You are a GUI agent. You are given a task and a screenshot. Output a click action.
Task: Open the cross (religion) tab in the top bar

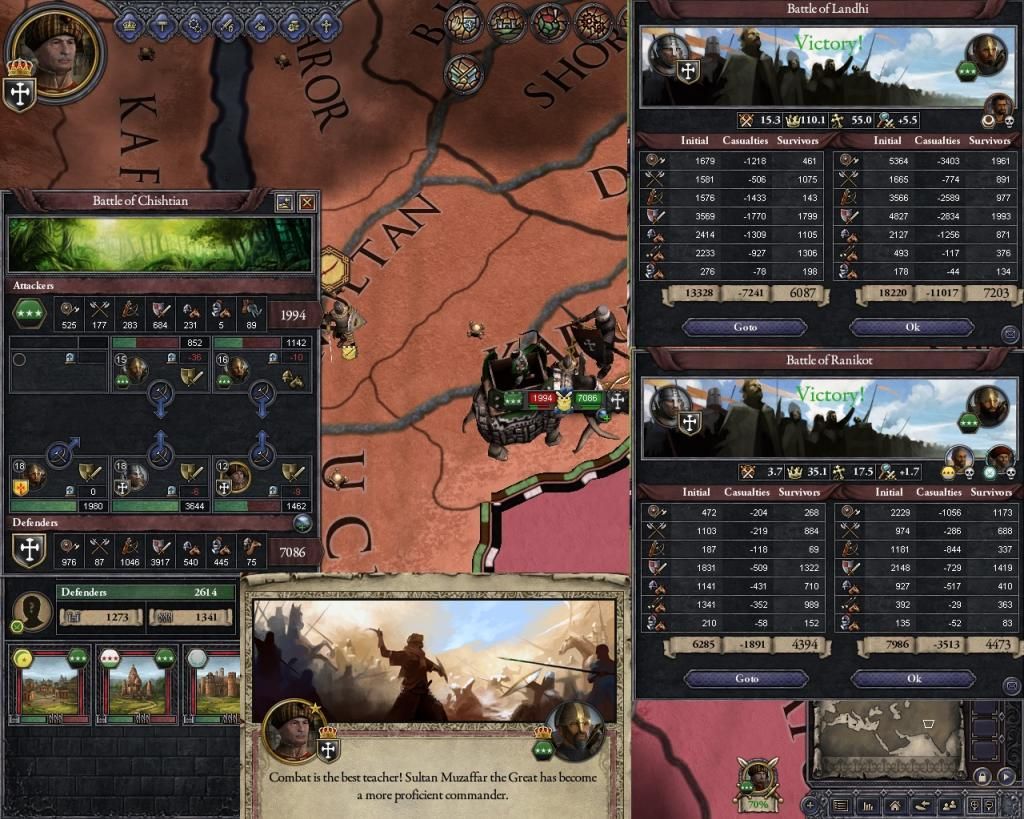point(325,23)
